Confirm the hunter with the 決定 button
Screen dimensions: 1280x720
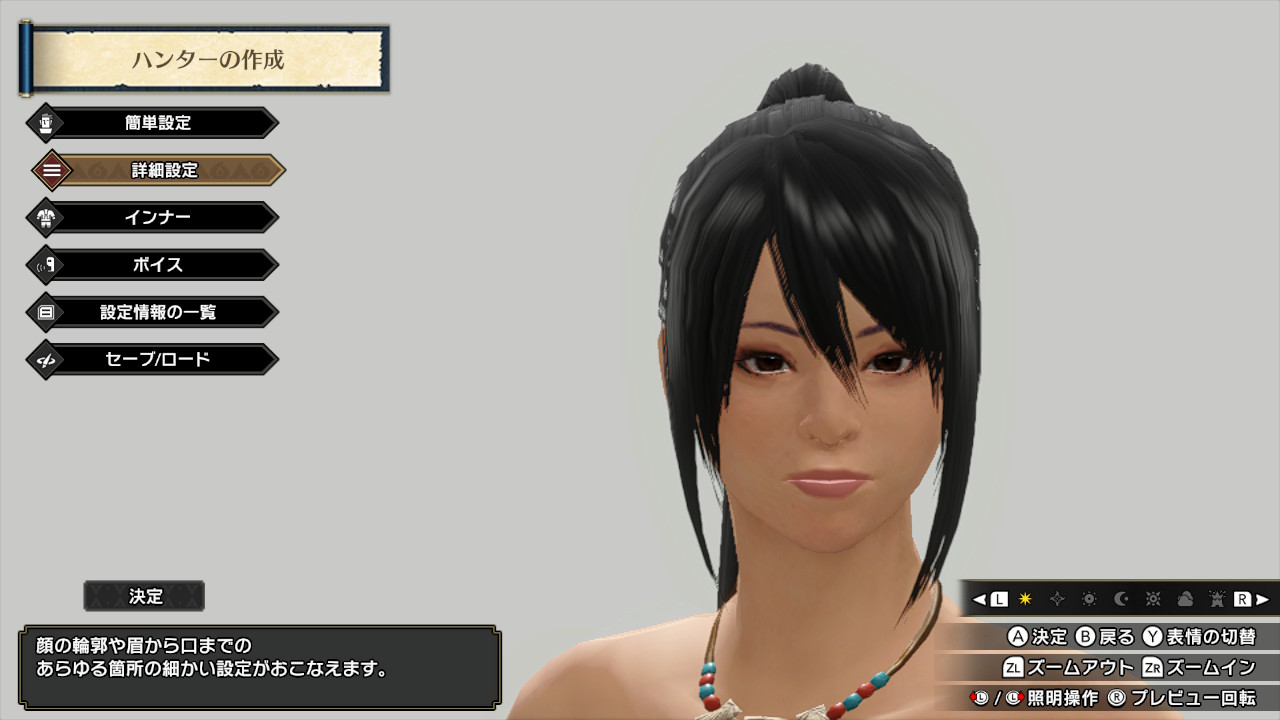145,596
